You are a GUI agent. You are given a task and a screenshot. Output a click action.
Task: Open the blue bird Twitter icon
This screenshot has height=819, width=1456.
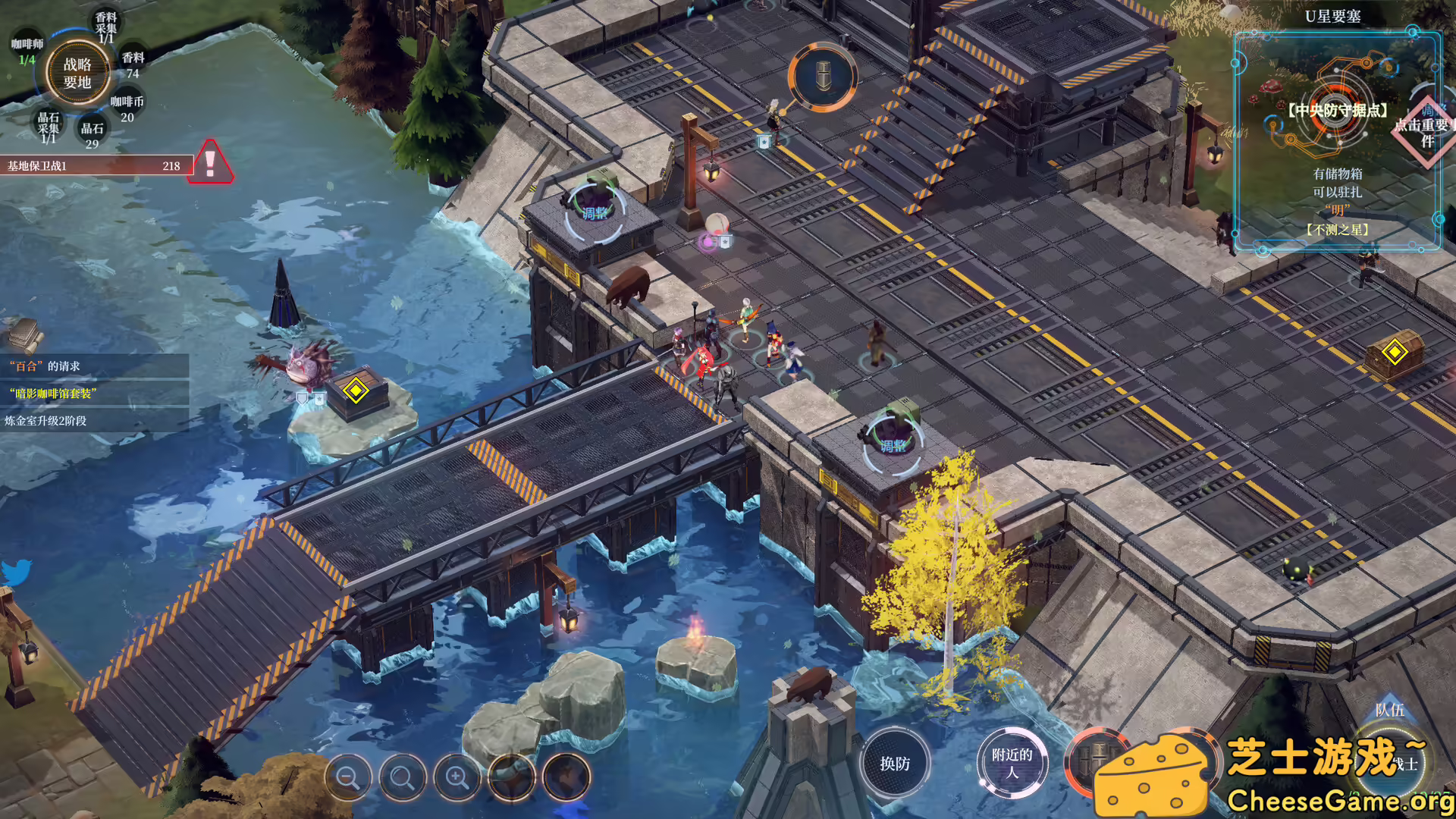(17, 573)
